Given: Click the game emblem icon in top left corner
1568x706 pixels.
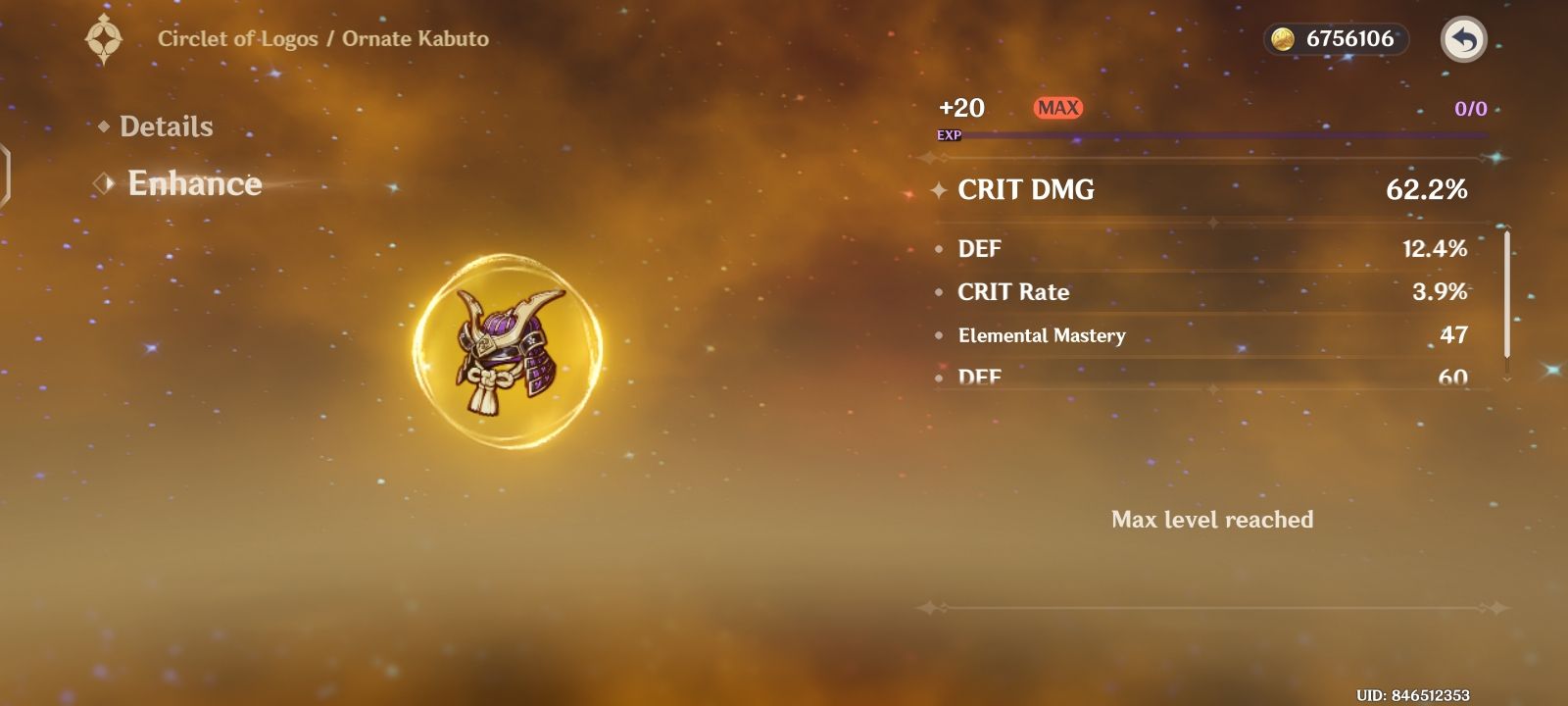Looking at the screenshot, I should tap(102, 40).
